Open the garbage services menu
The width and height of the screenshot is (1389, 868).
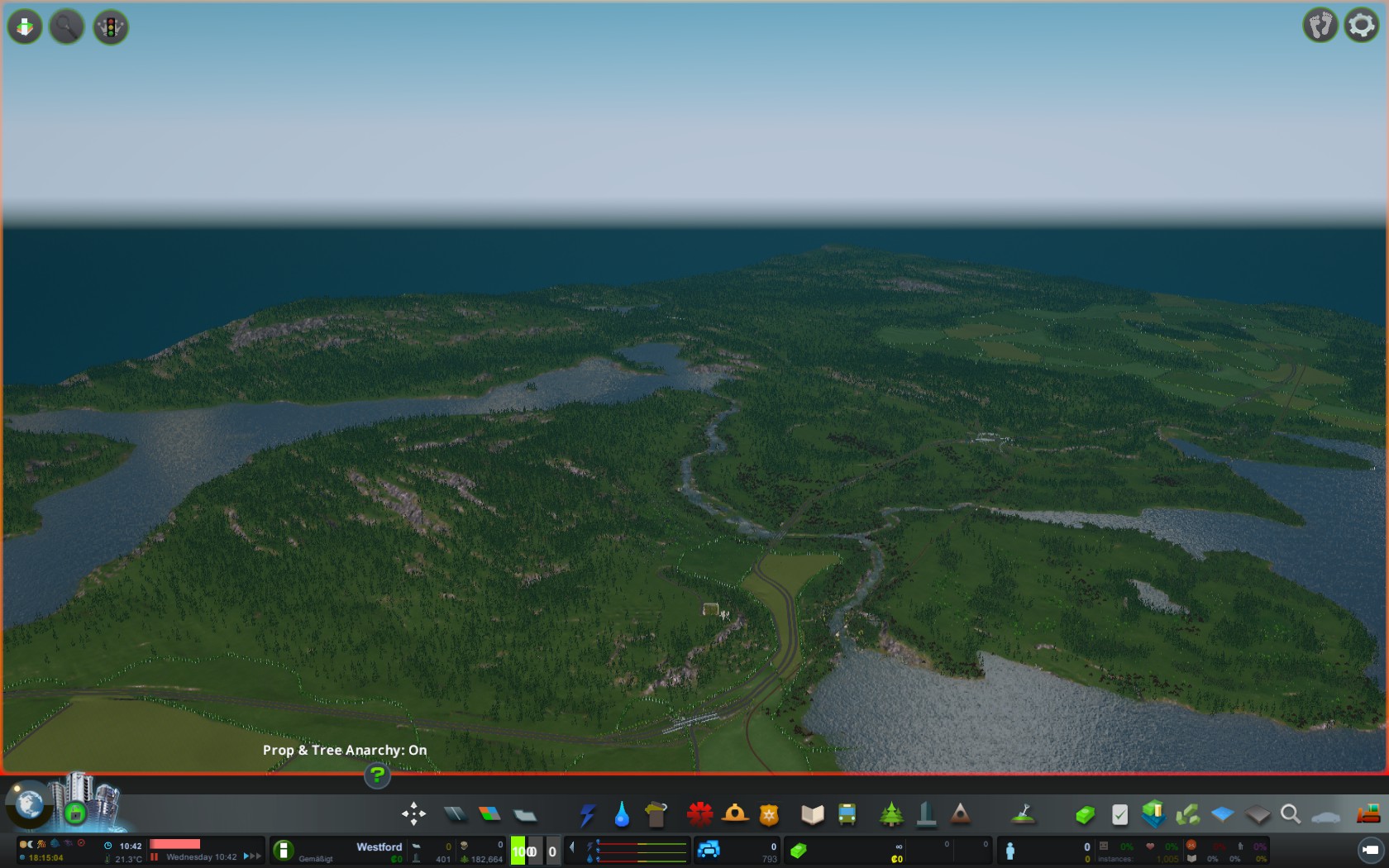pos(656,815)
